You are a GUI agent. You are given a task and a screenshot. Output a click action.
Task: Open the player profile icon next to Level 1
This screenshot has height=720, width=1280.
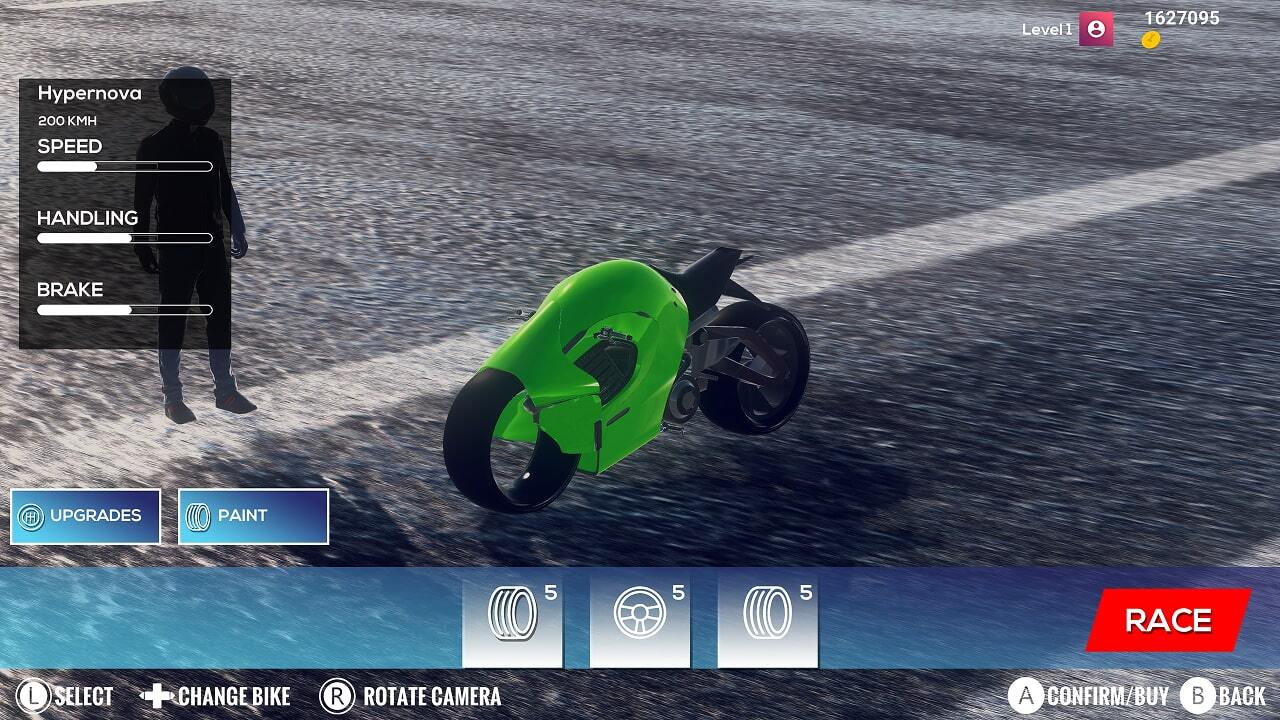1097,27
